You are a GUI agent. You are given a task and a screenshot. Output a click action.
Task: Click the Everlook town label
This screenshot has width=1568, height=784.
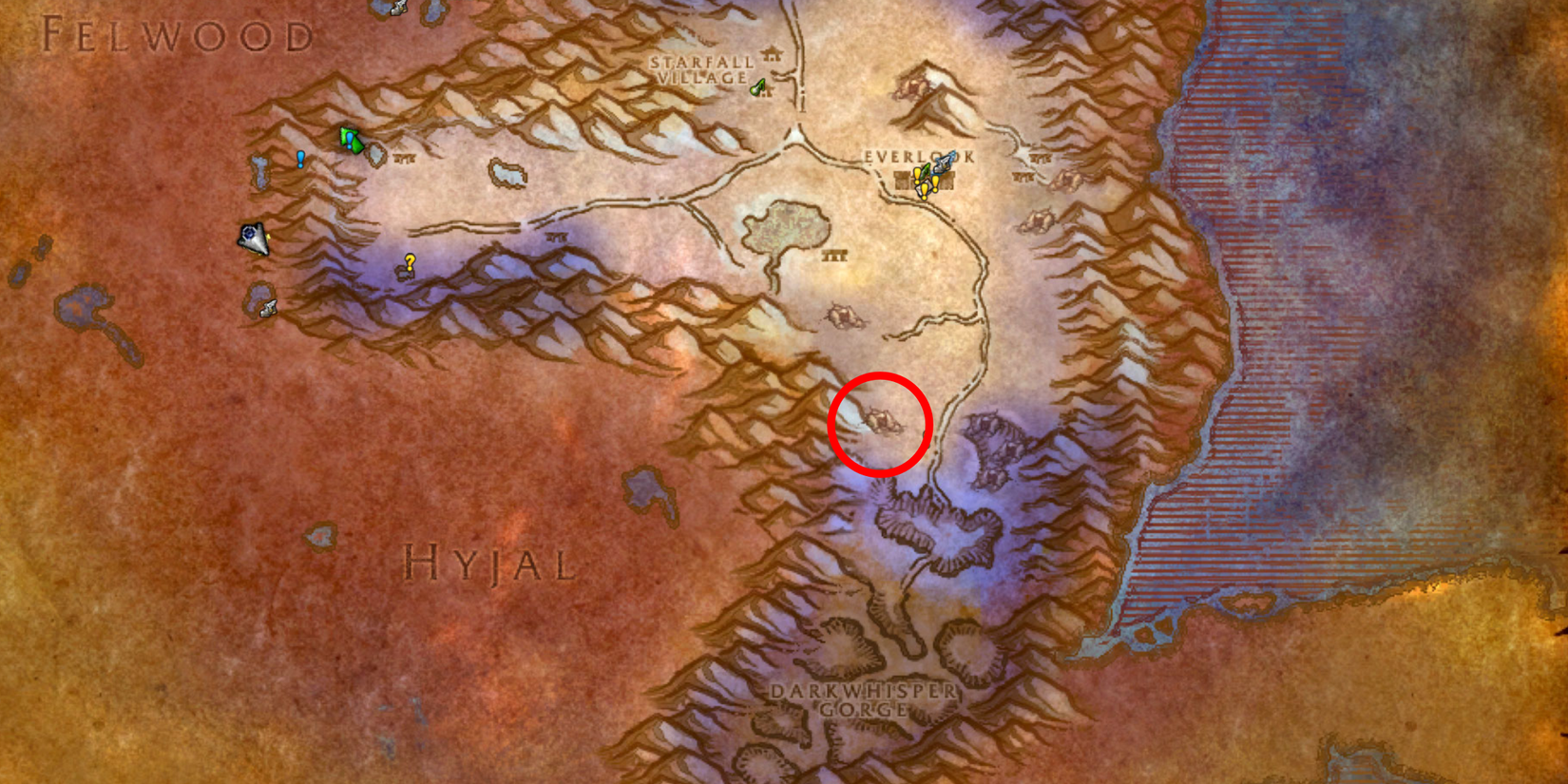pos(915,157)
